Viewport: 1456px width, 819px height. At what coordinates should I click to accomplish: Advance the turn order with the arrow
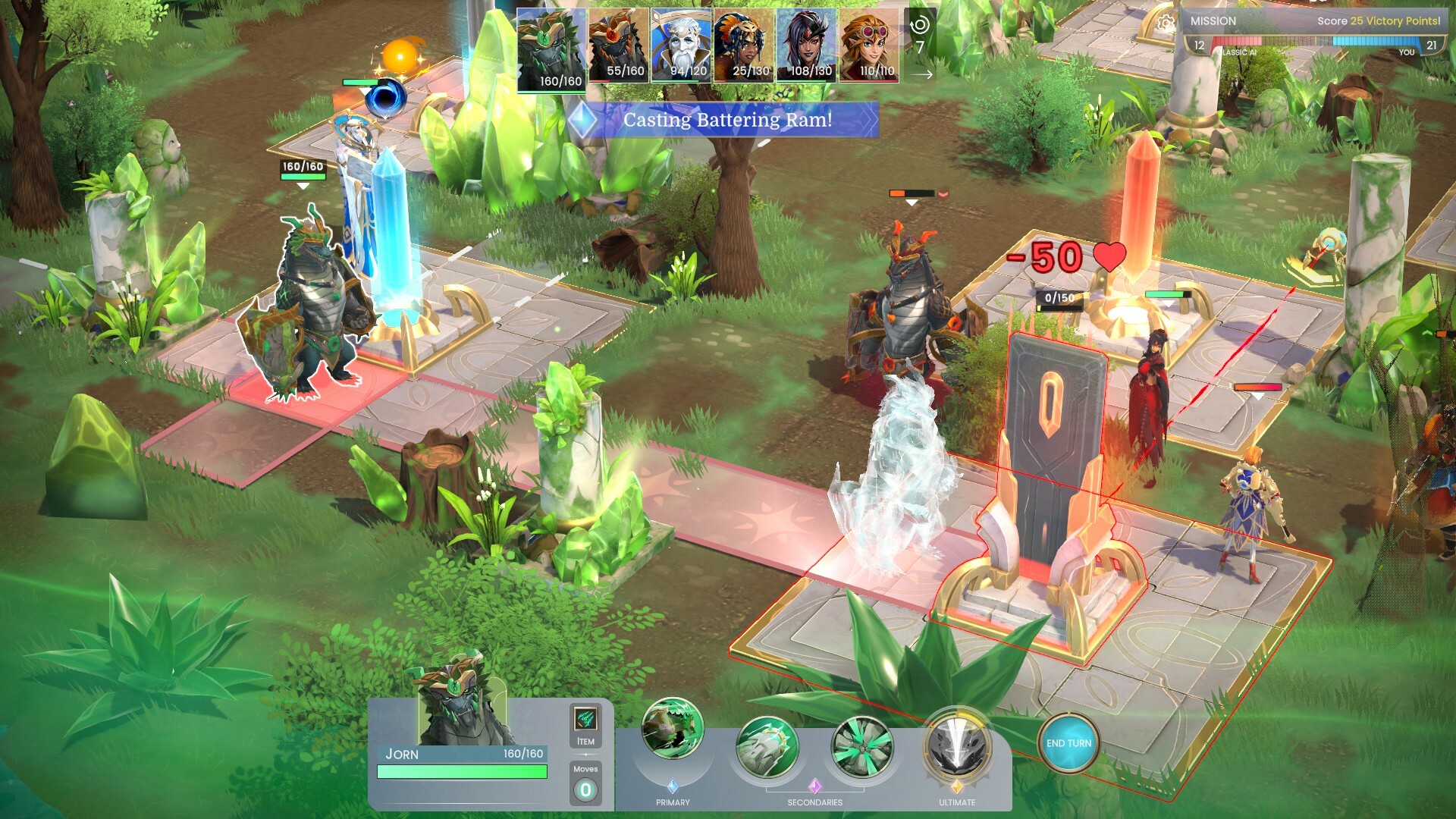(x=921, y=74)
